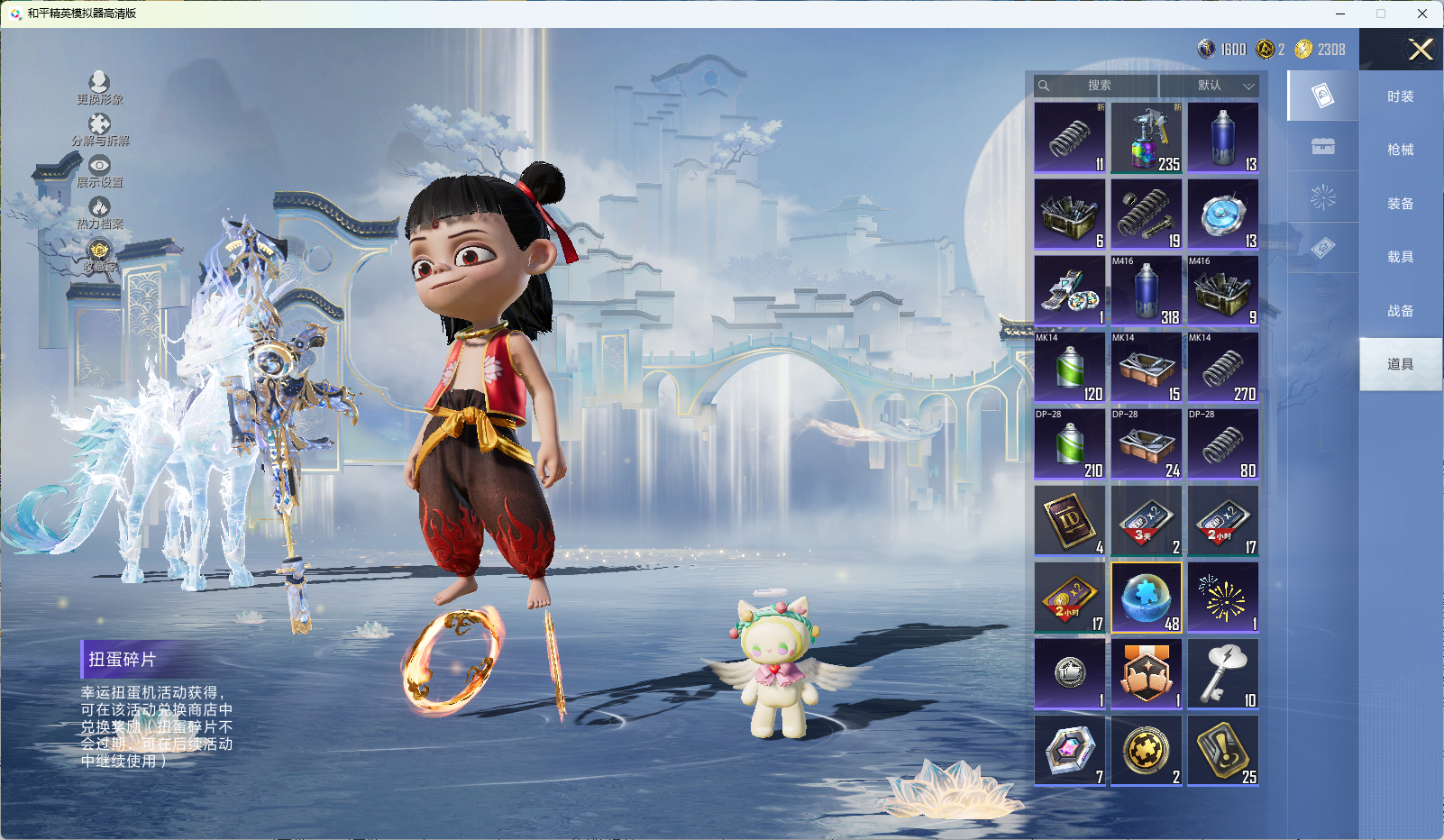Viewport: 1444px width, 840px height.
Task: Choose the silver key item slot
Action: tap(1223, 674)
